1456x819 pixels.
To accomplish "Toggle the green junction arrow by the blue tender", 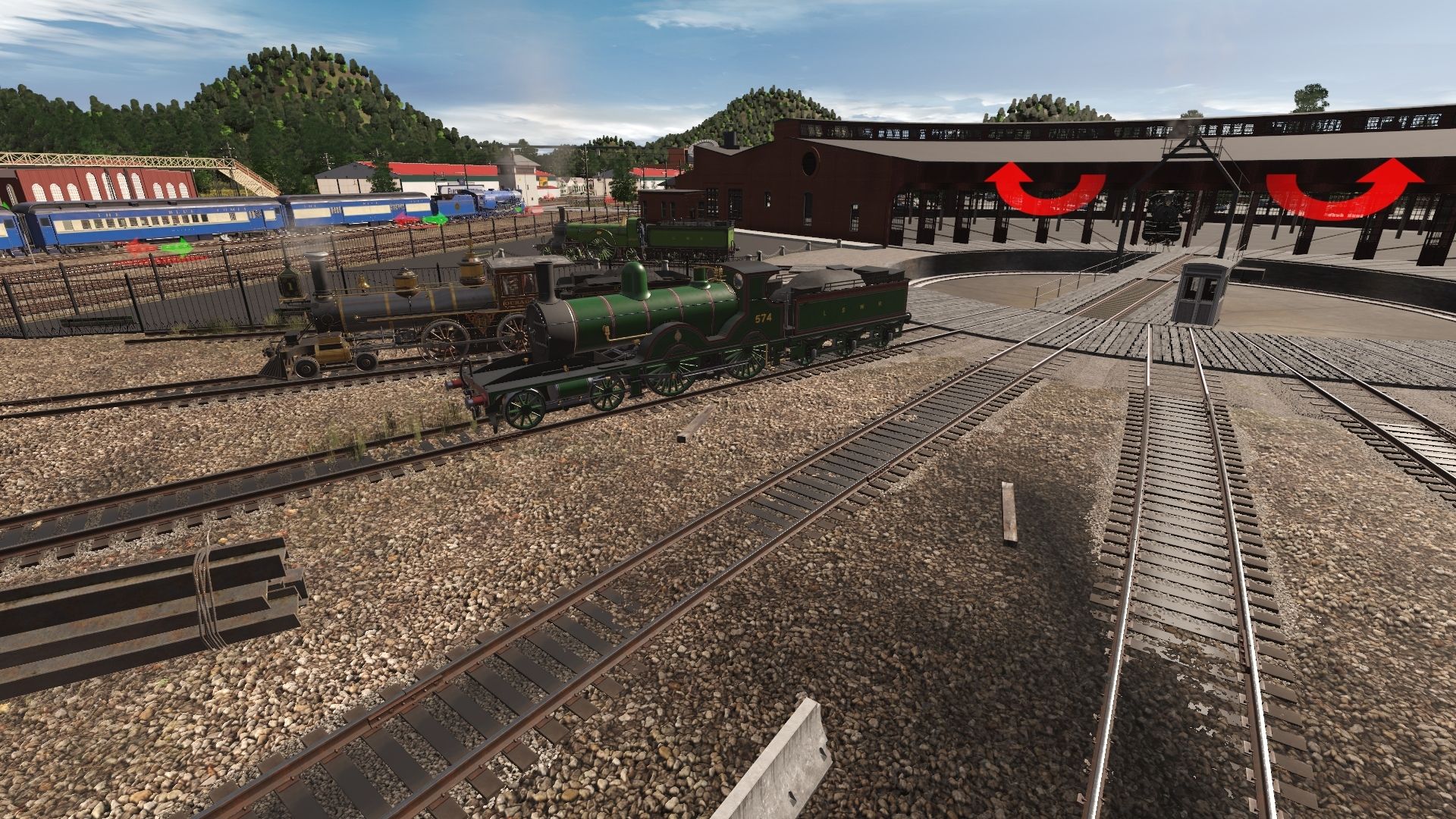I will pos(435,220).
